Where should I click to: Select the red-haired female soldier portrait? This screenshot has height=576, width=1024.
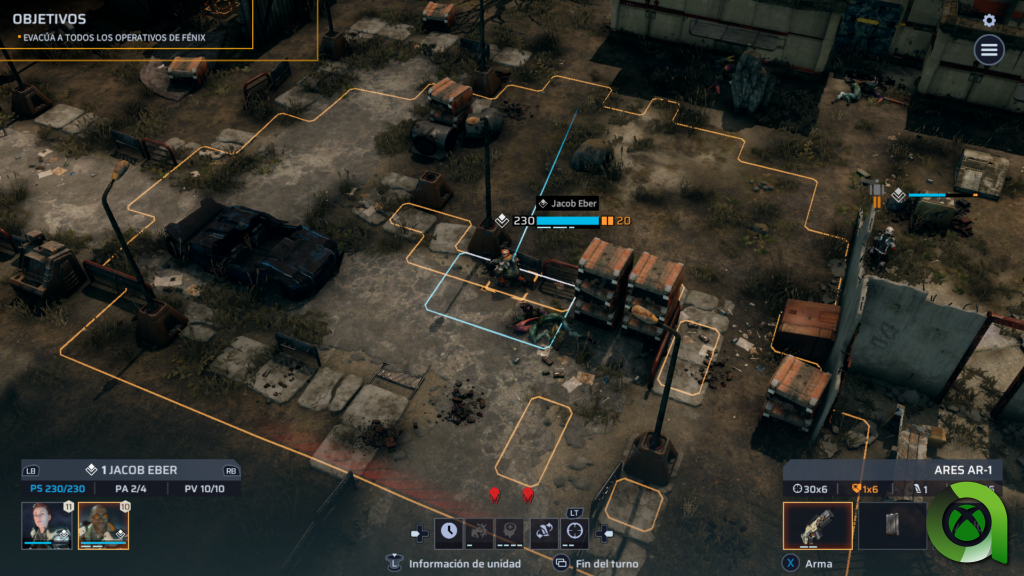(47, 525)
